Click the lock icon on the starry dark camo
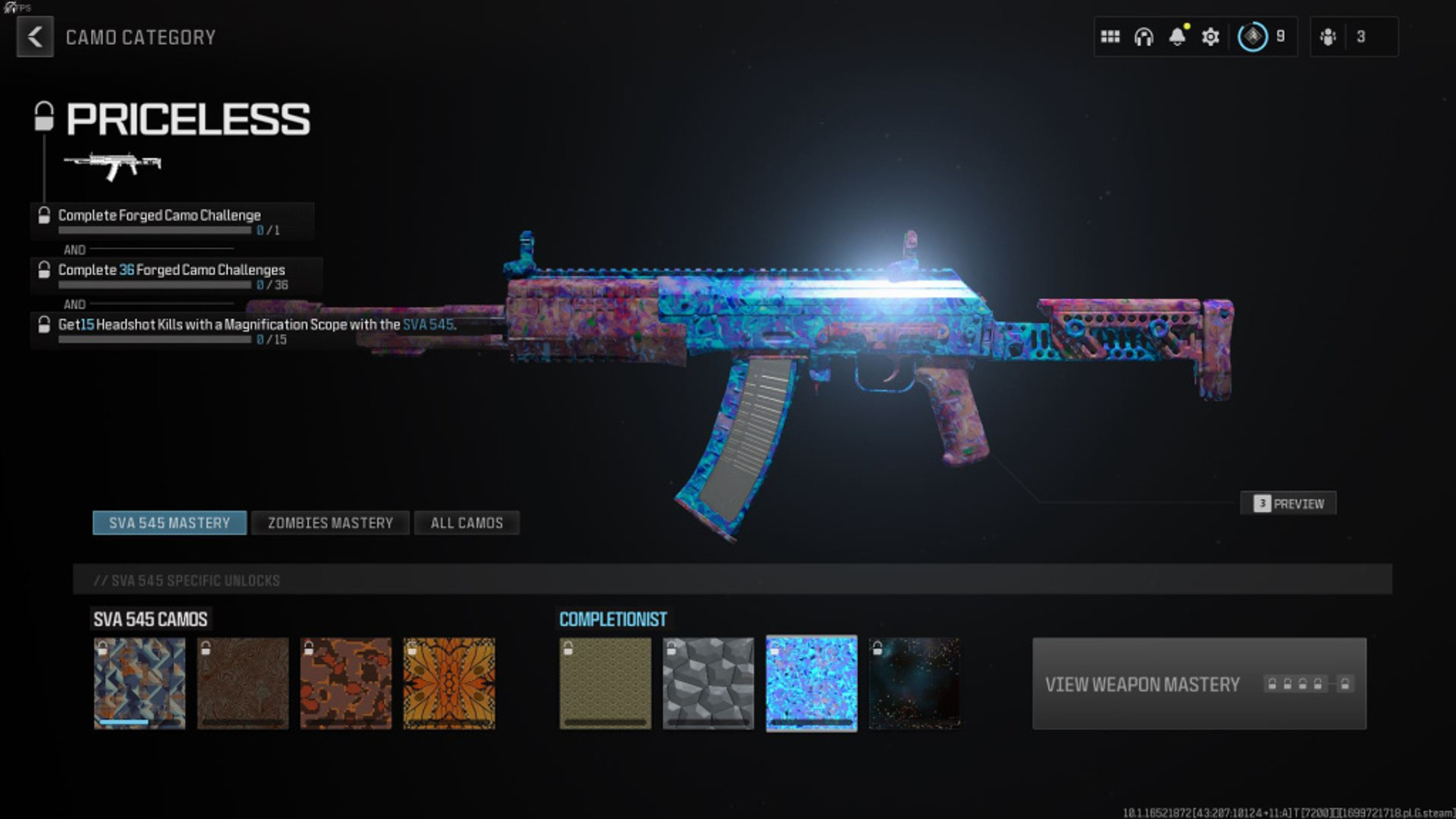Viewport: 1456px width, 819px height. point(877,650)
